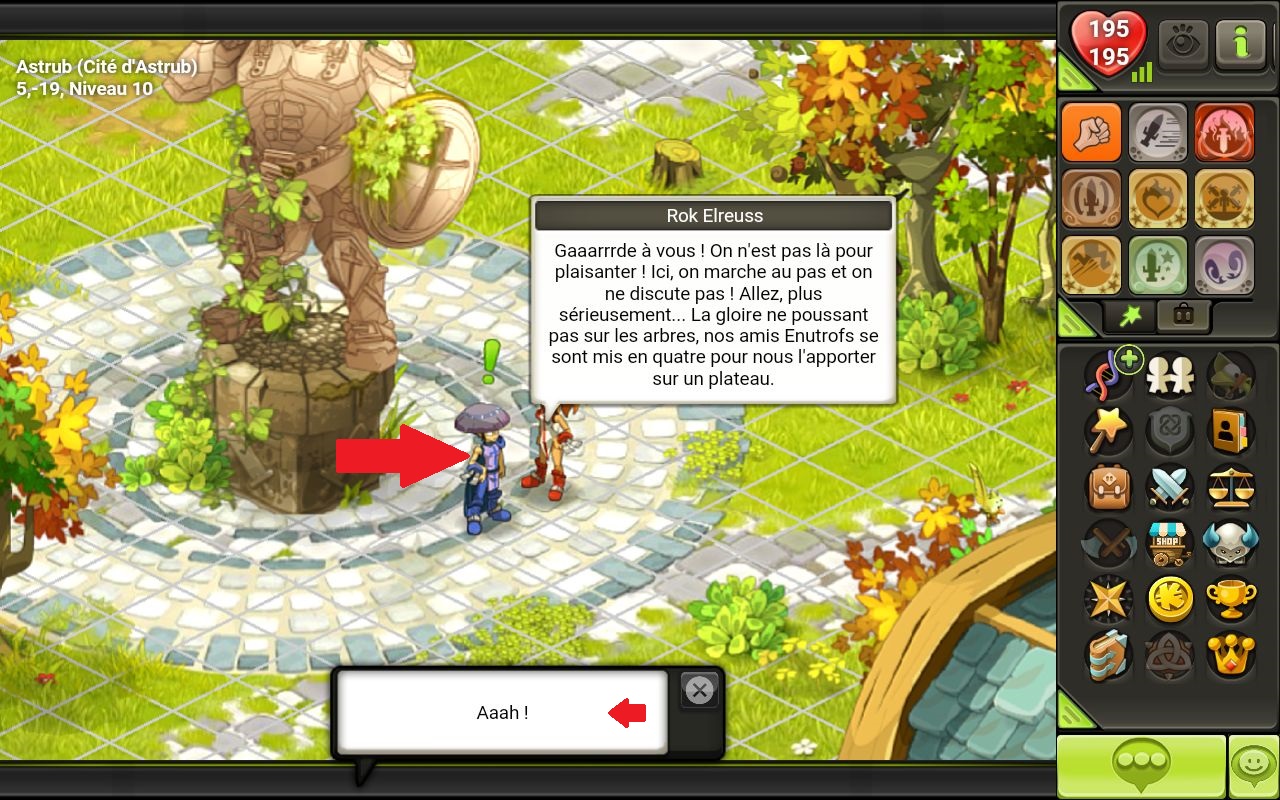Screen dimensions: 1280x800
Task: Toggle the eye visibility button
Action: coord(1184,45)
